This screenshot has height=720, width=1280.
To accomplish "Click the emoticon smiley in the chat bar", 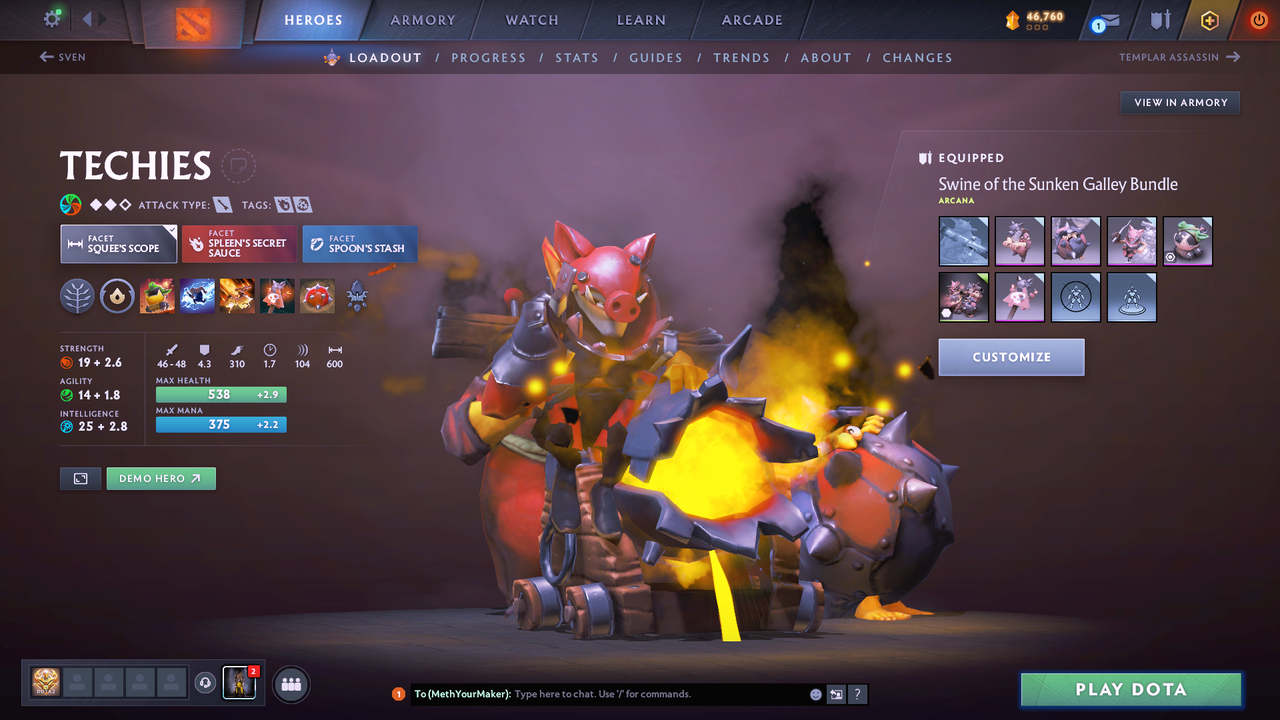I will click(x=815, y=693).
